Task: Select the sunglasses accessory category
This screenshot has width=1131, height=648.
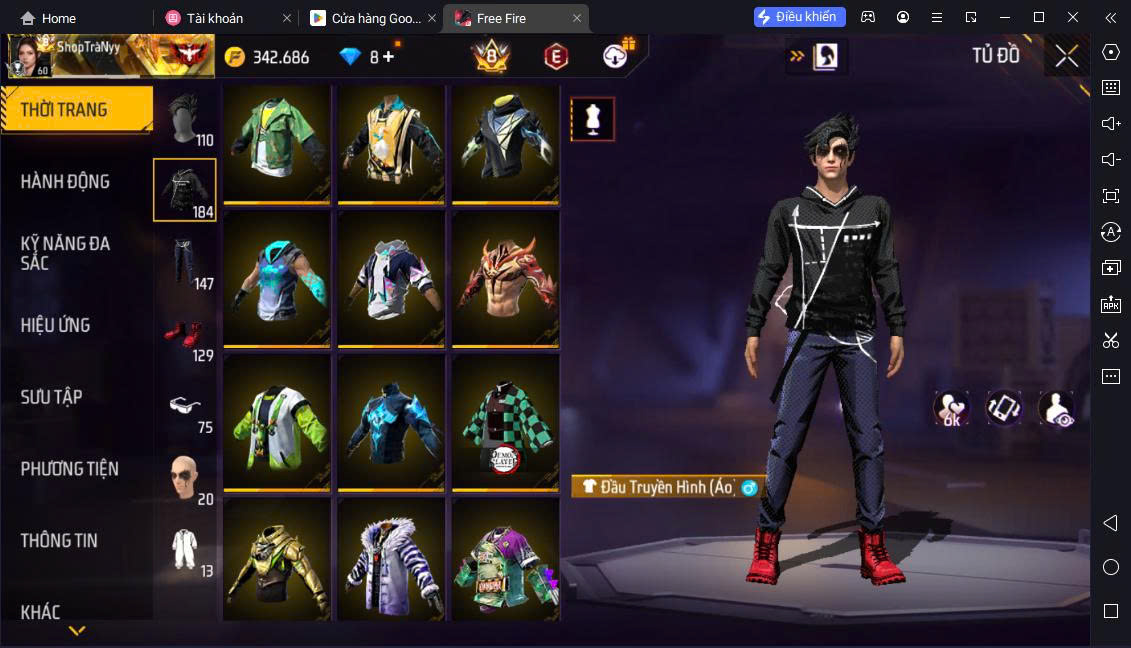Action: click(184, 407)
